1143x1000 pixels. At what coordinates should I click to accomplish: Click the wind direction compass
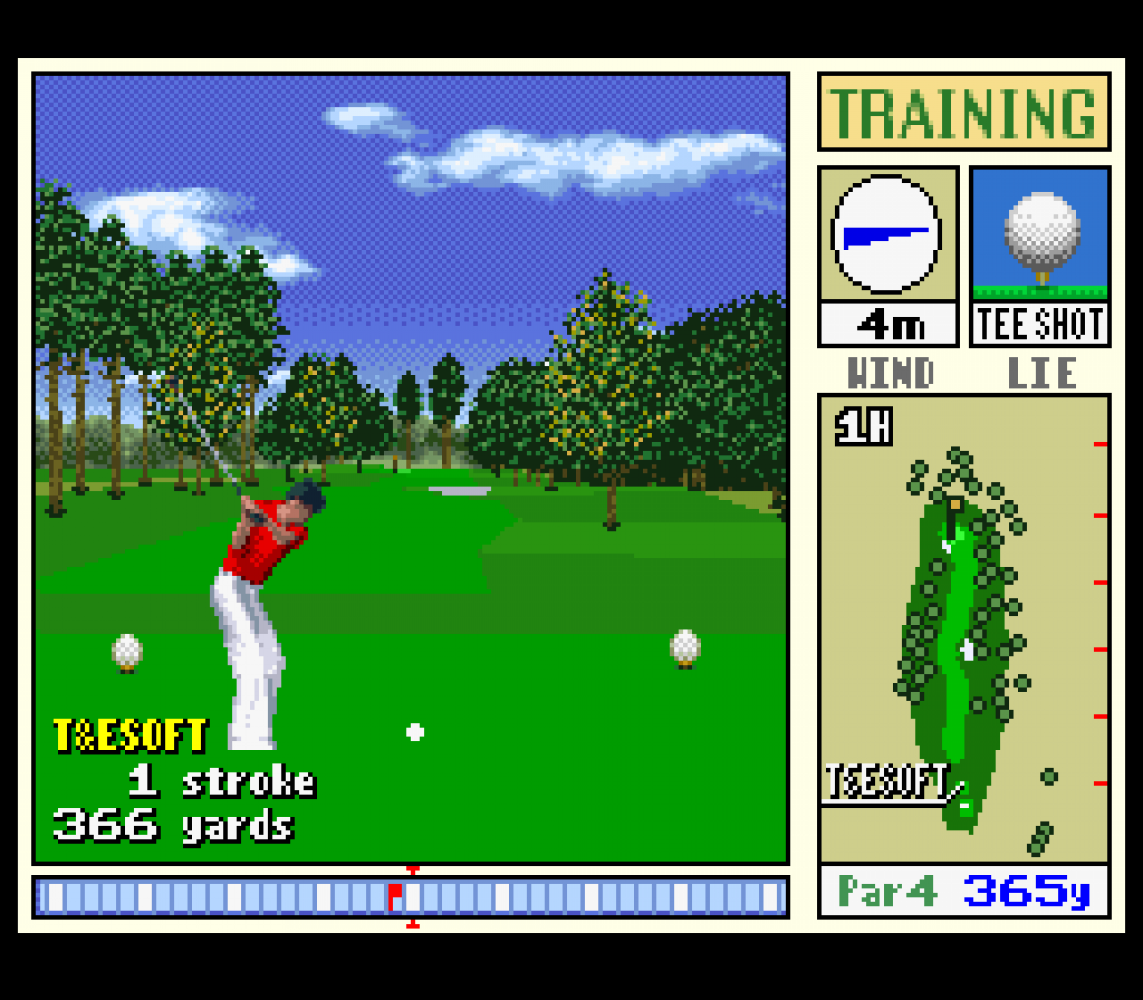coord(886,235)
